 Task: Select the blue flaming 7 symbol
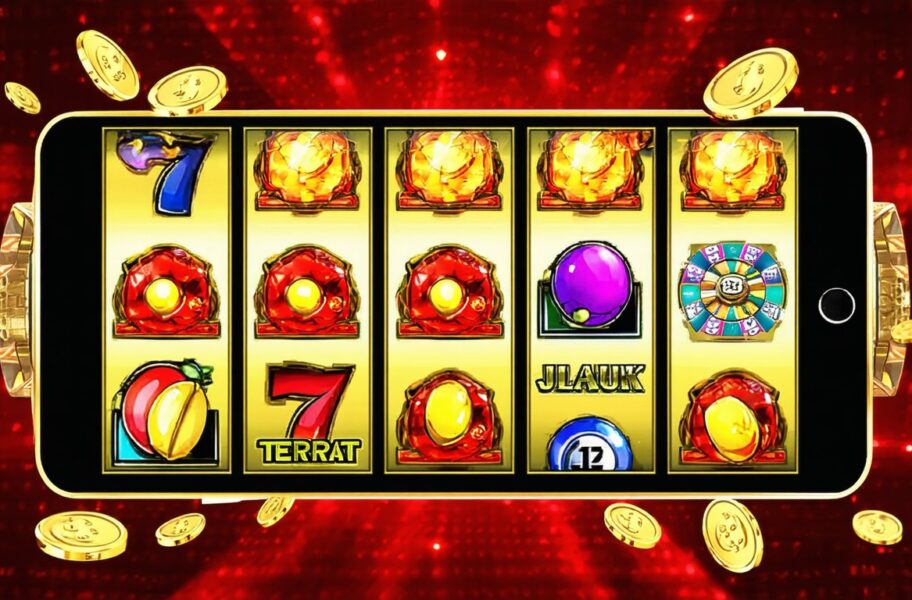coord(166,171)
